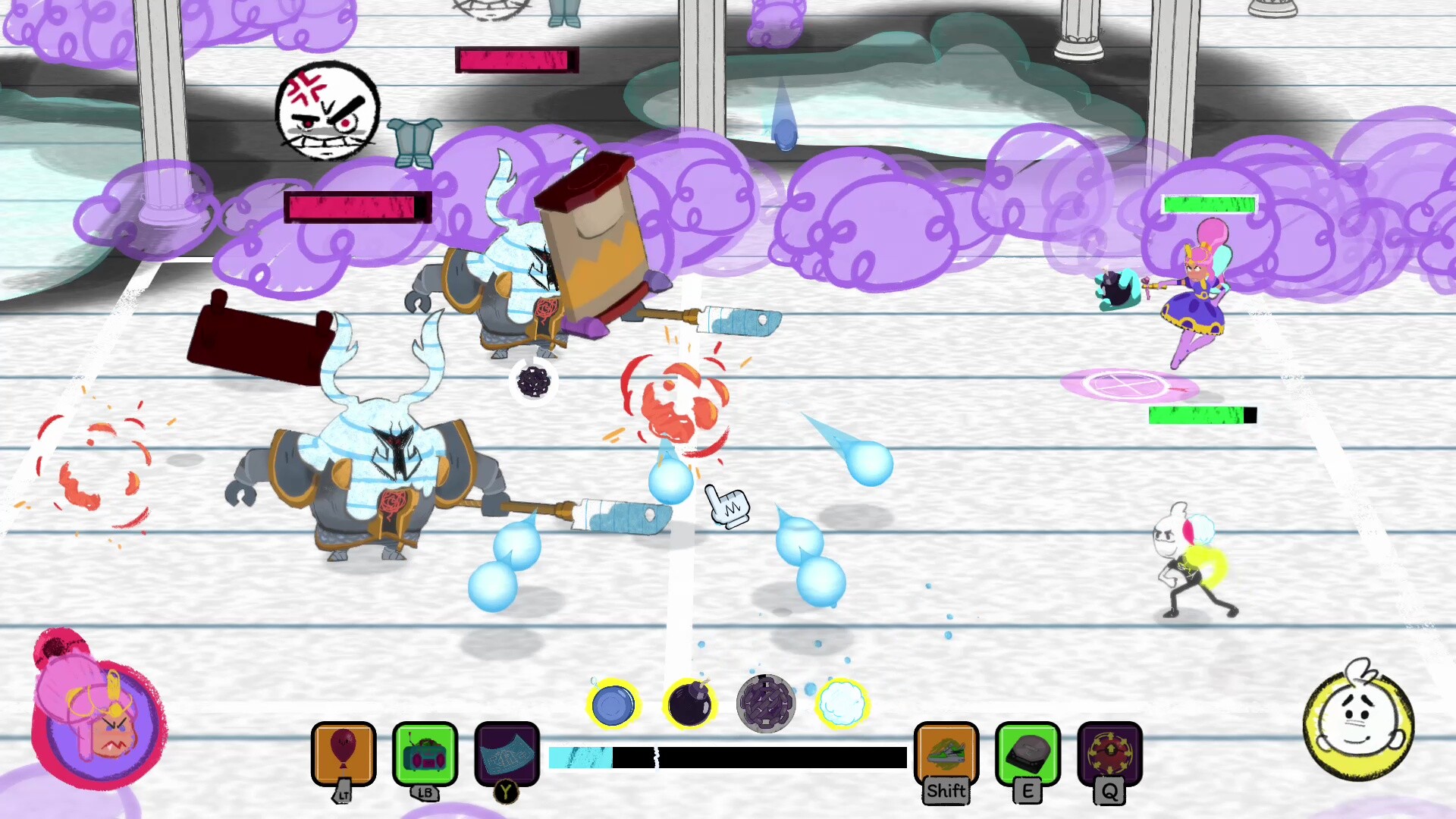Pick up the blue frisbee item icon

point(614,704)
